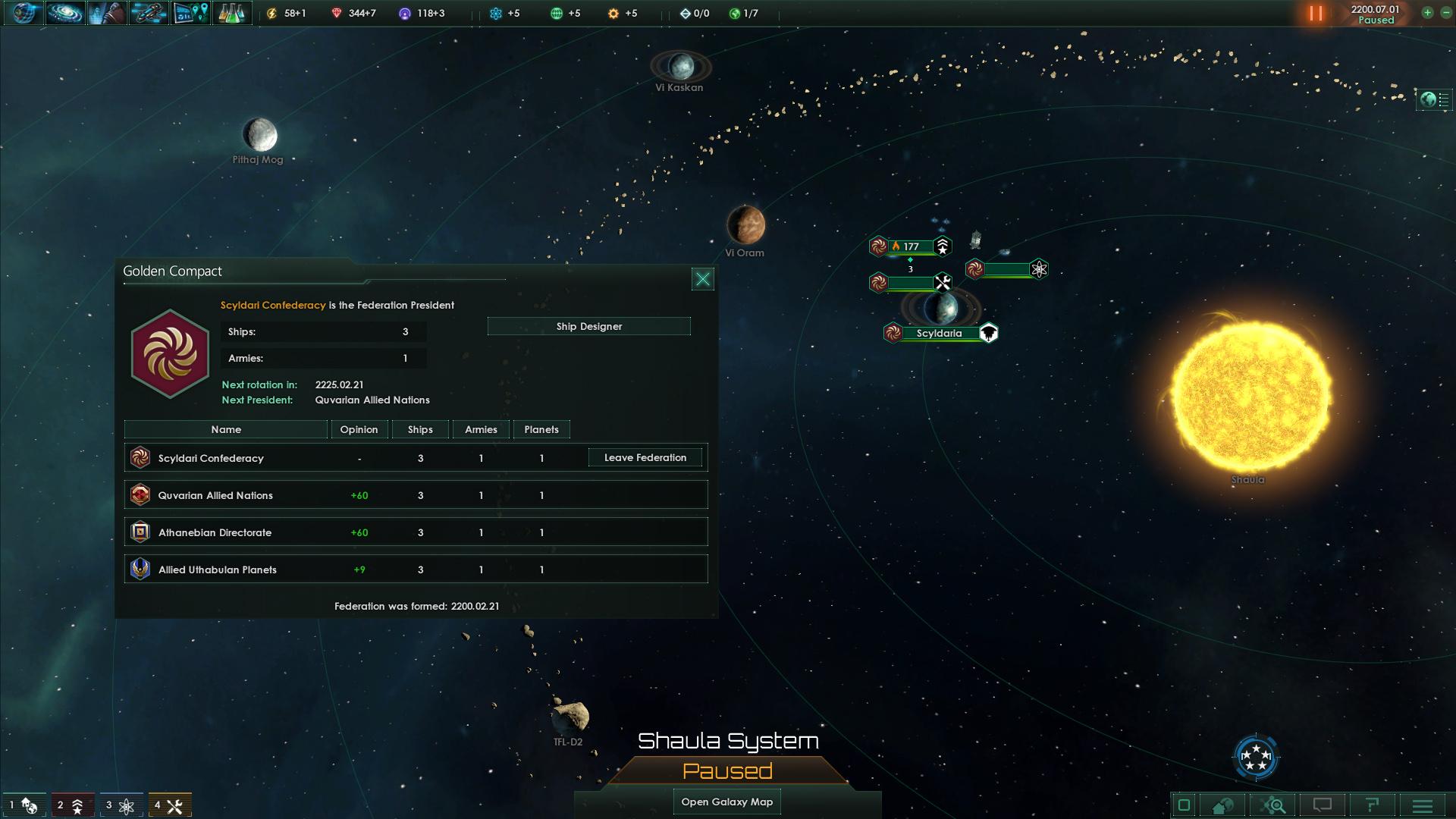Select fleet group 4 construction ship
Screen dimensions: 1456x819
coord(168,805)
